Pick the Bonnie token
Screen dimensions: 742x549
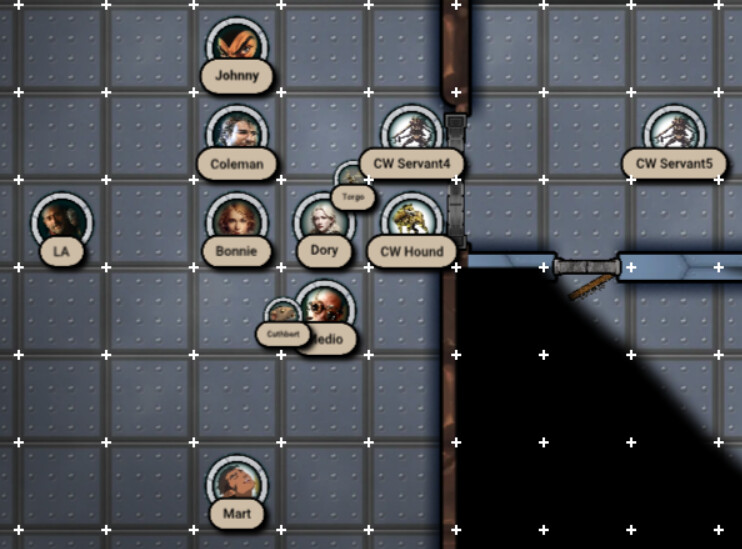[x=237, y=221]
